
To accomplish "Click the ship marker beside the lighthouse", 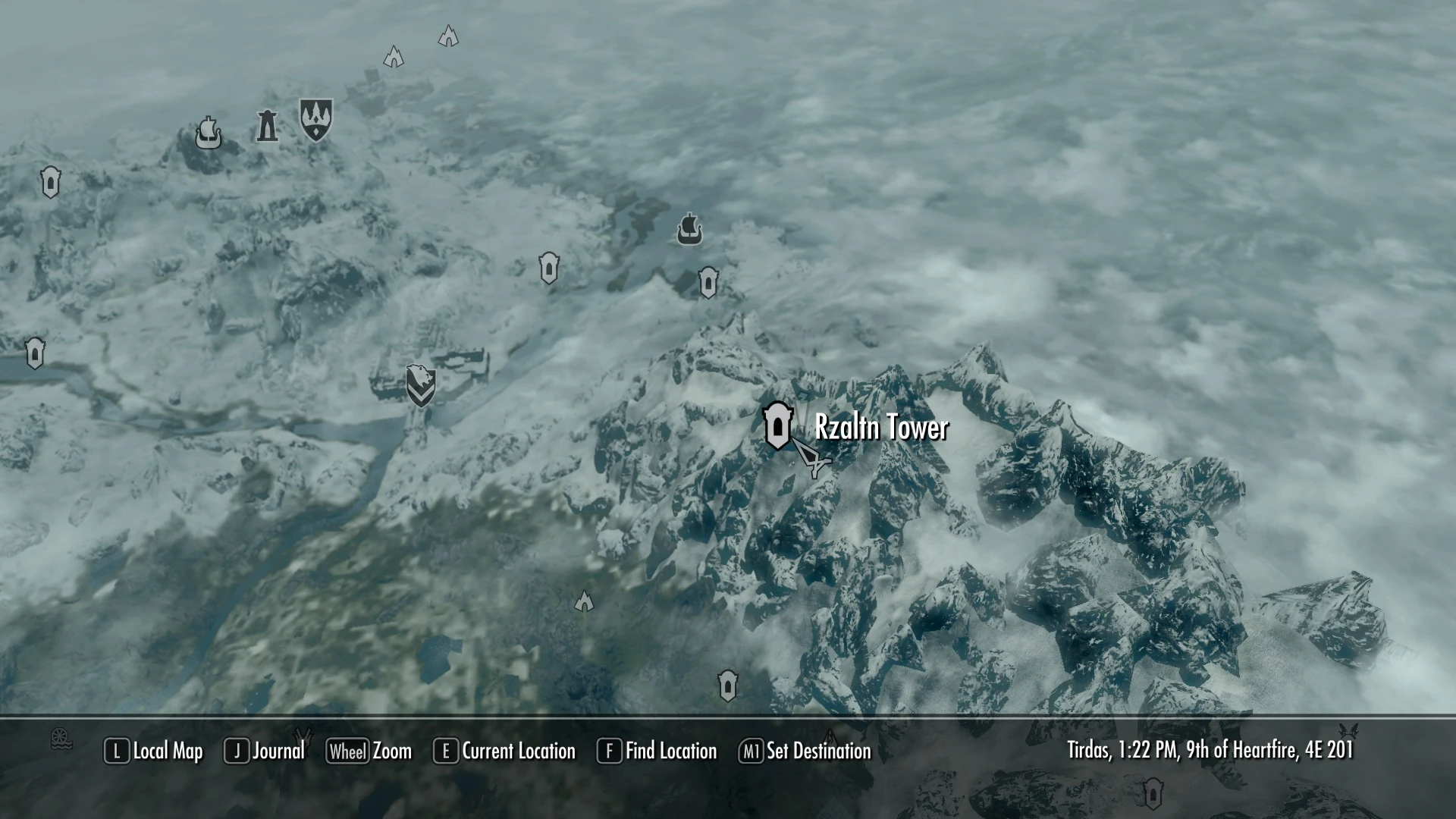I will (x=208, y=133).
